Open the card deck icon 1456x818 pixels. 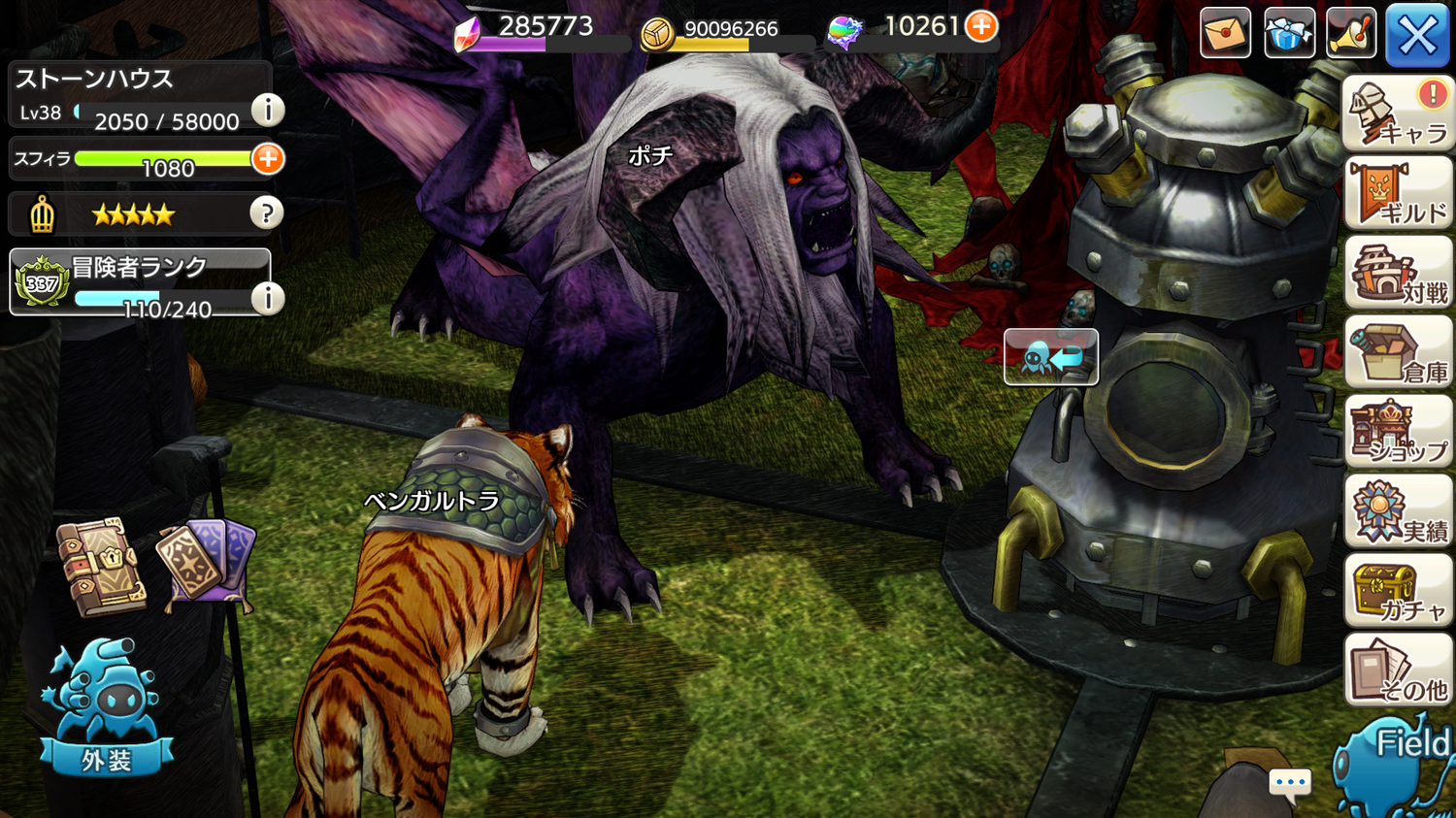(x=207, y=565)
